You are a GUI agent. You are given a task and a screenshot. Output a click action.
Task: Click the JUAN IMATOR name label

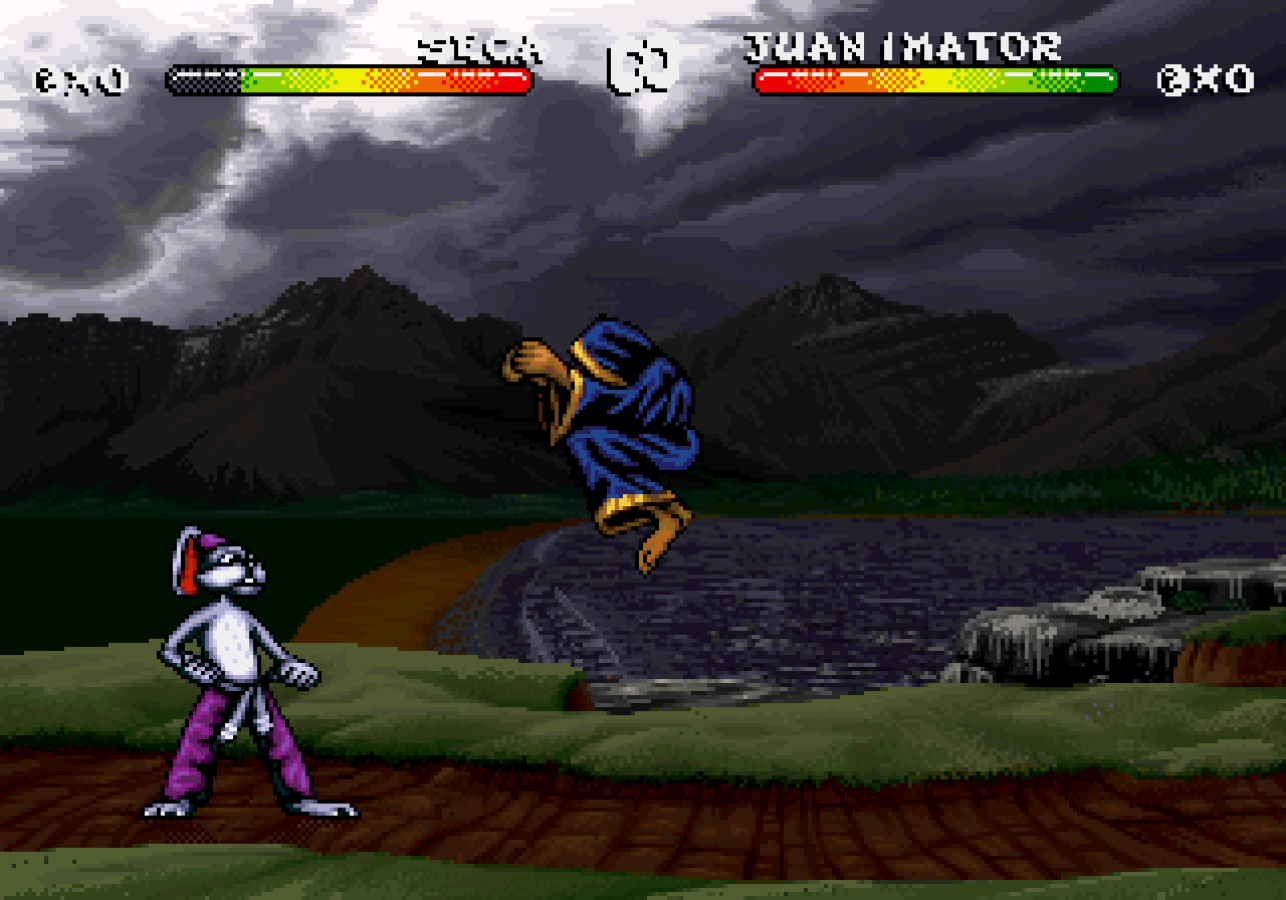[905, 45]
